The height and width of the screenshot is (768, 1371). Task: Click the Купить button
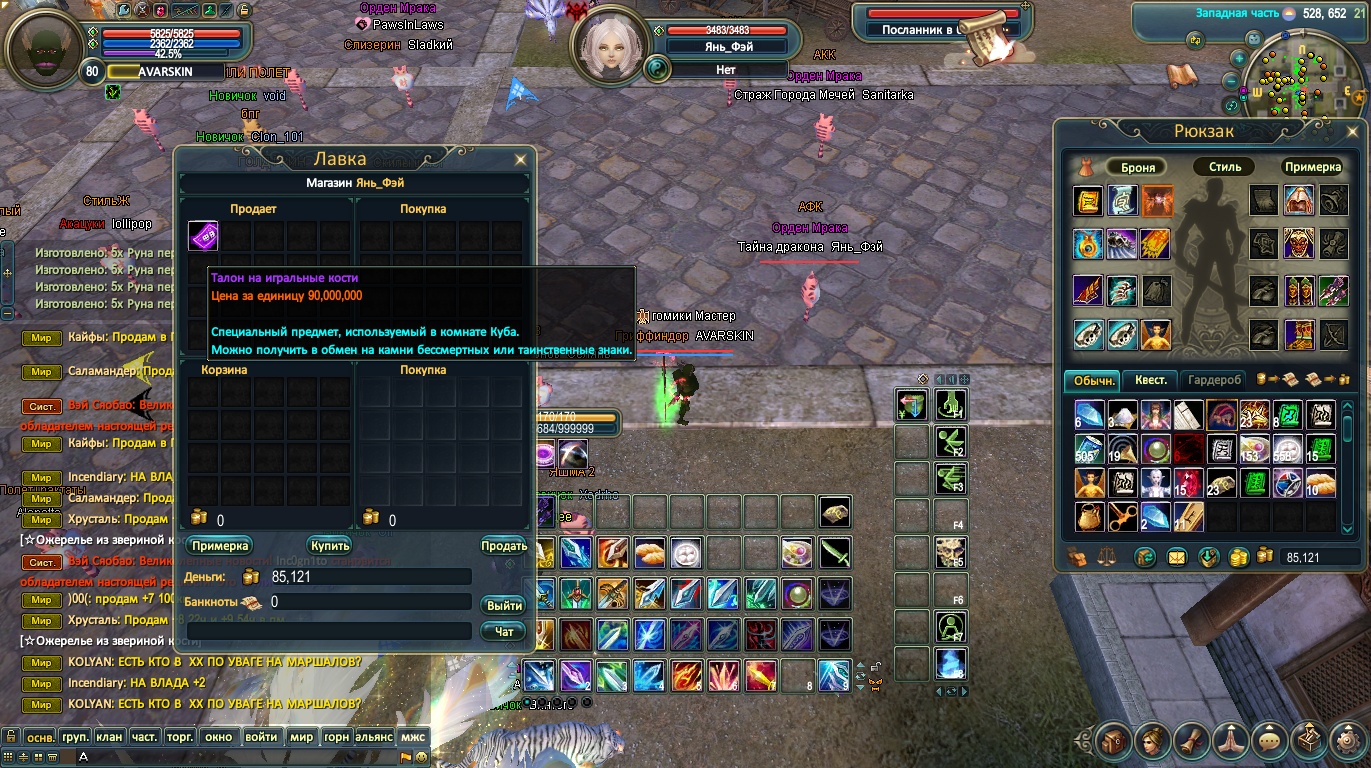(x=330, y=546)
